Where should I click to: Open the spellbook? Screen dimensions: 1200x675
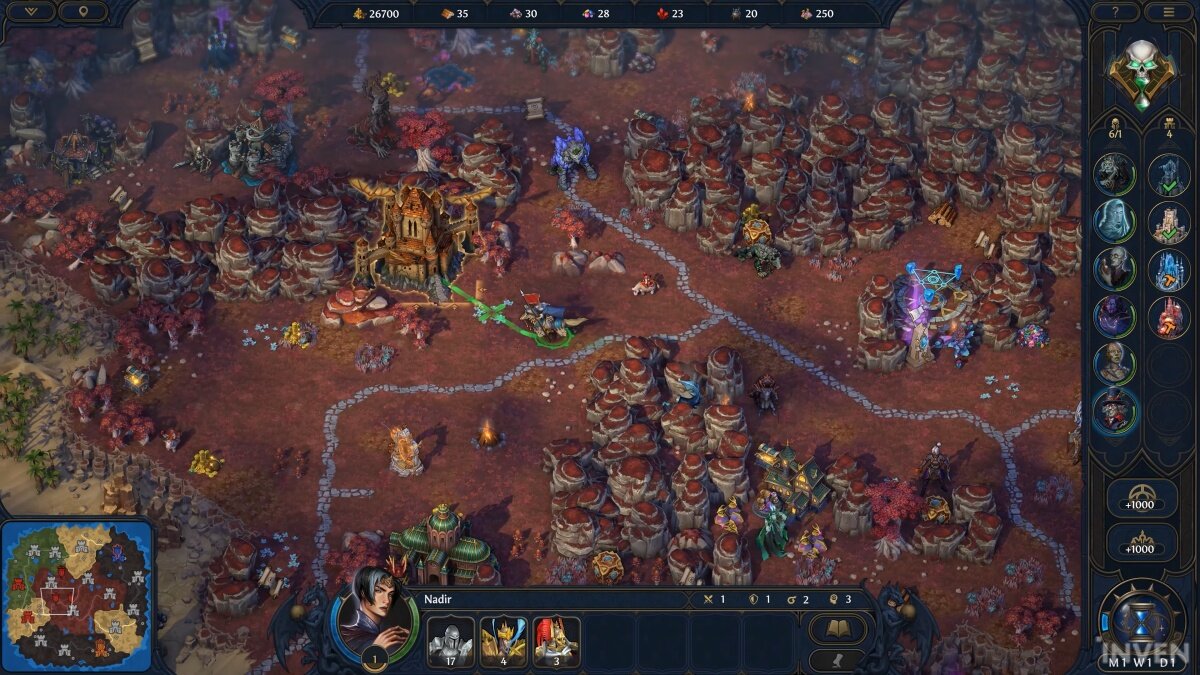(x=836, y=629)
